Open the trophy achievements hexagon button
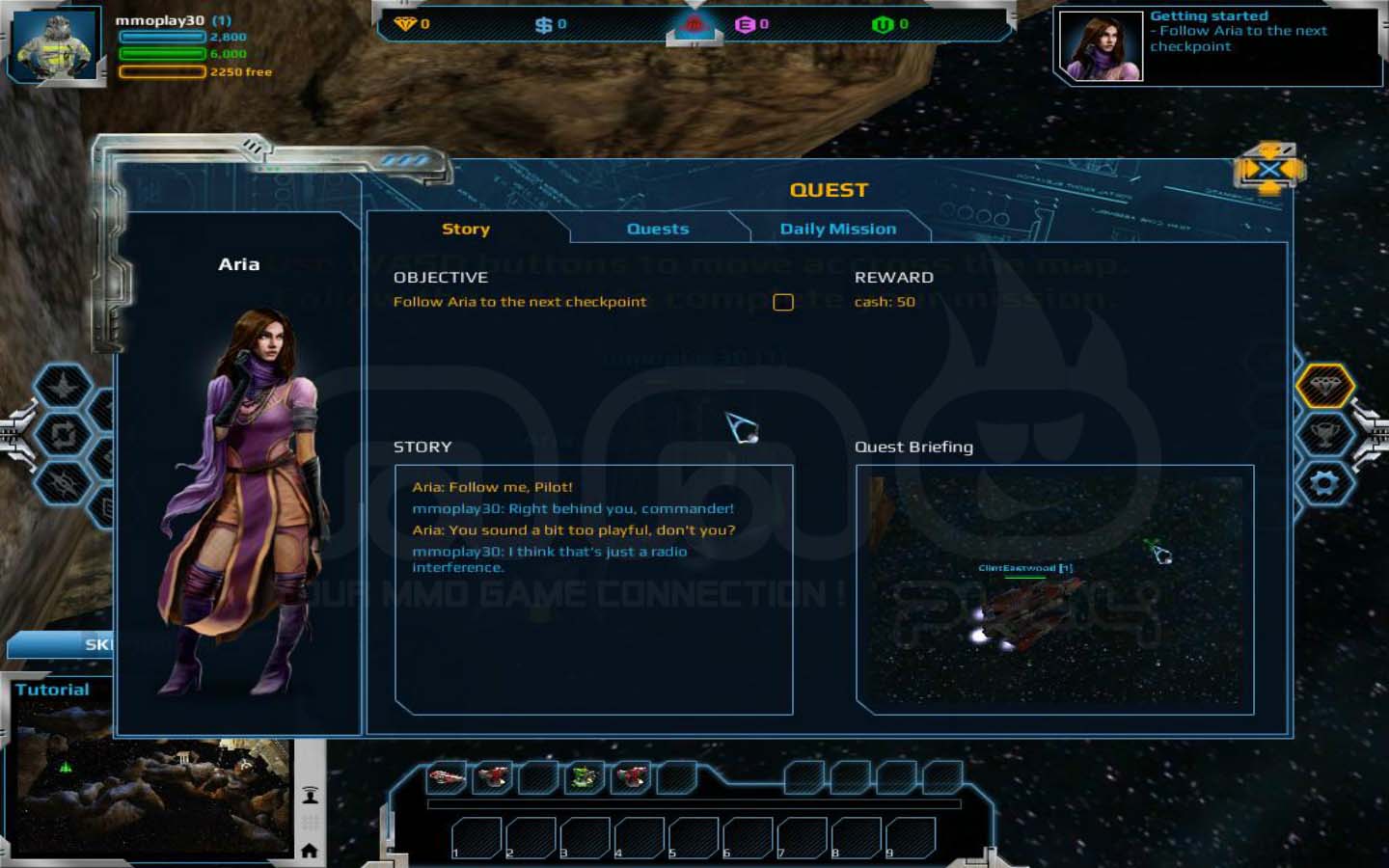This screenshot has width=1389, height=868. coord(1324,434)
